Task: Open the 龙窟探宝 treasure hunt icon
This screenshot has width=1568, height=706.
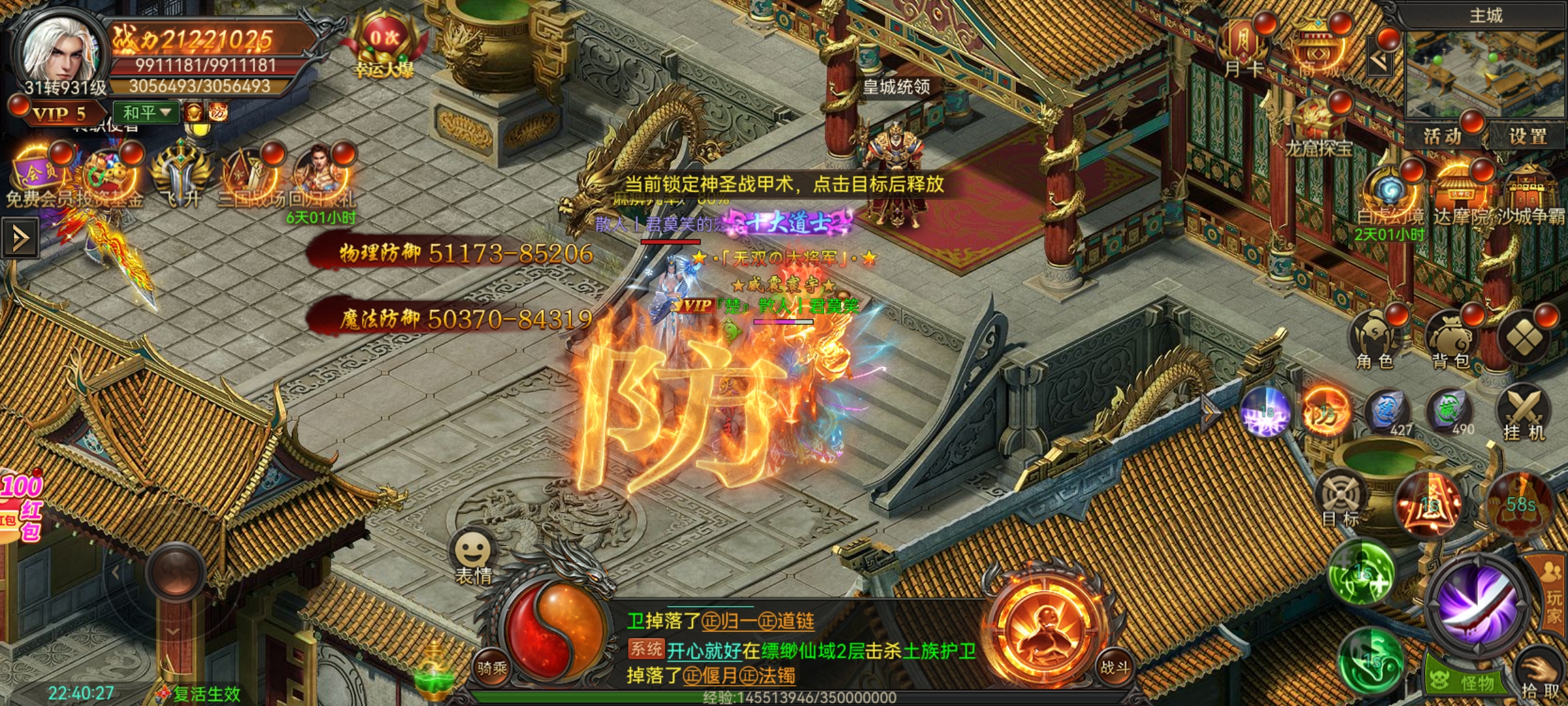Action: [1318, 127]
